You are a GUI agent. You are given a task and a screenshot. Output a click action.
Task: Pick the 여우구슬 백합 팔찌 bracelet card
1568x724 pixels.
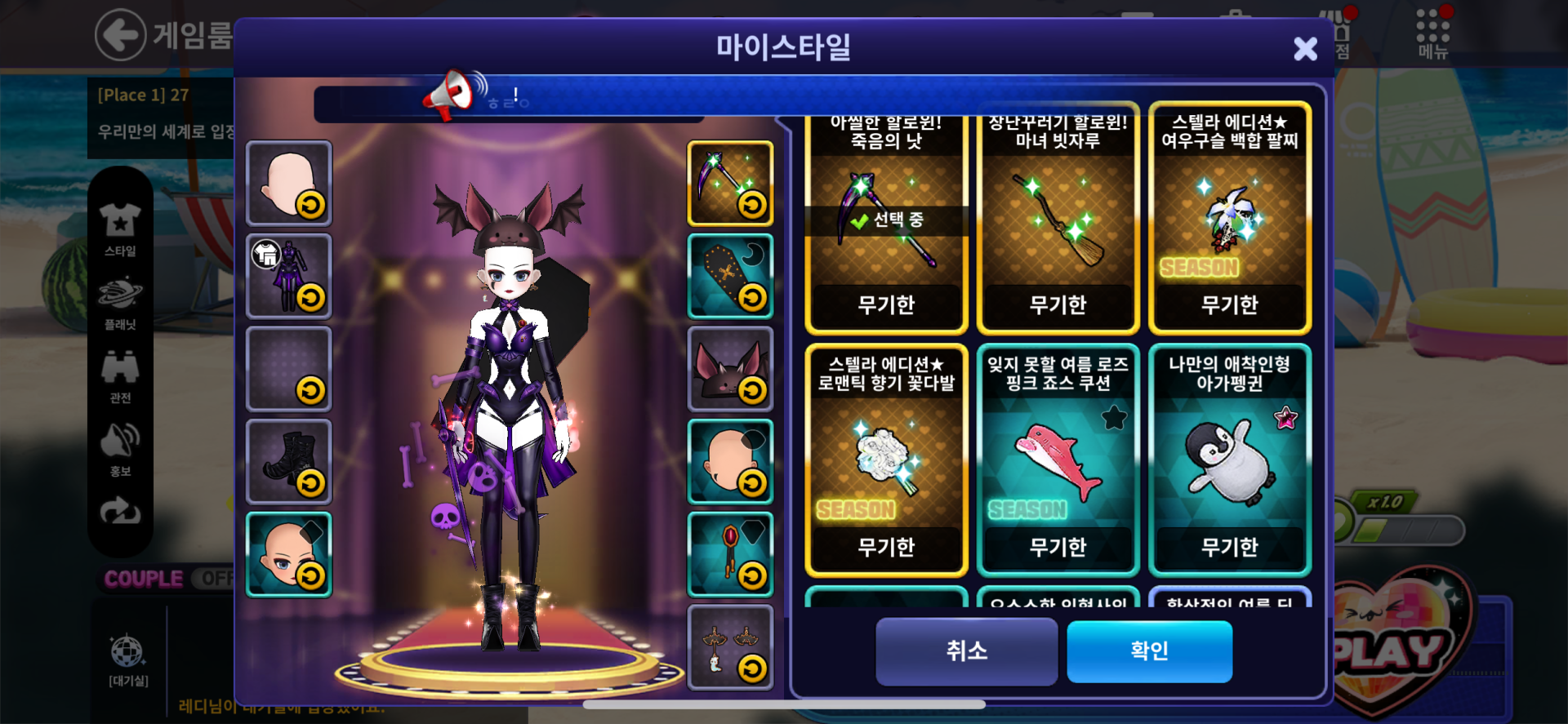click(1229, 220)
